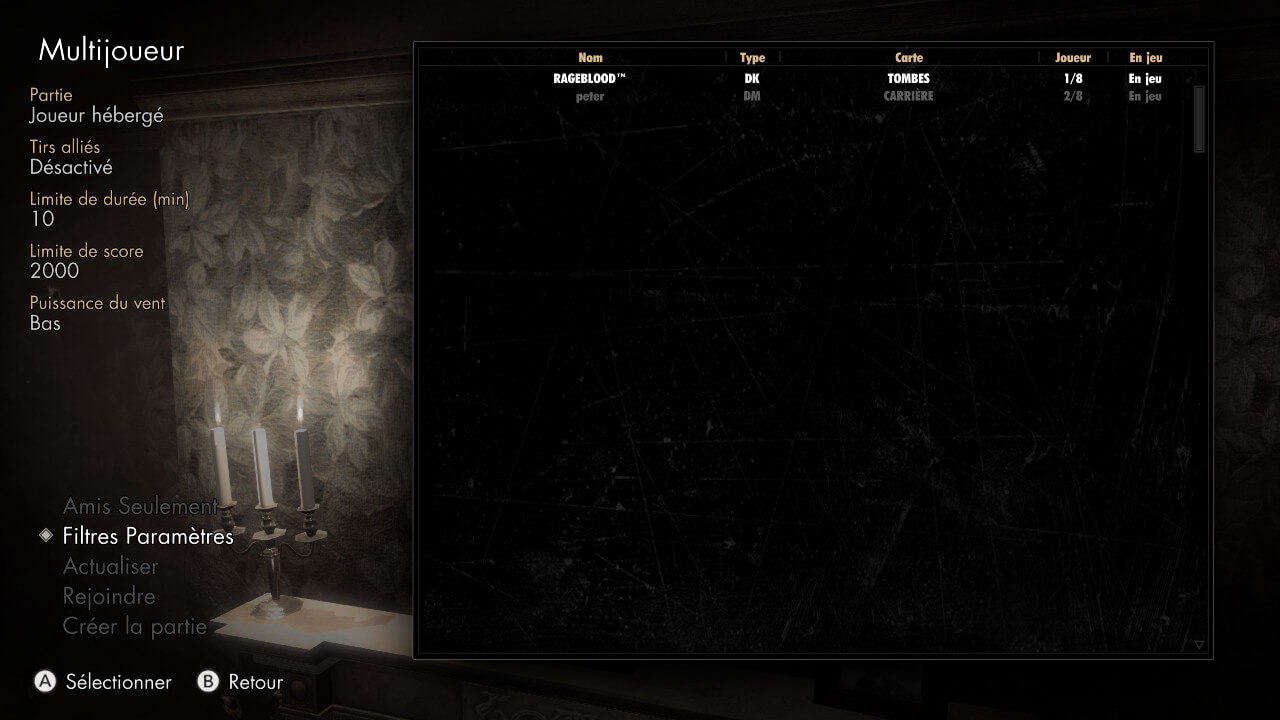The image size is (1280, 720).
Task: Click the server list scrollbar handle
Action: pyautogui.click(x=1199, y=118)
